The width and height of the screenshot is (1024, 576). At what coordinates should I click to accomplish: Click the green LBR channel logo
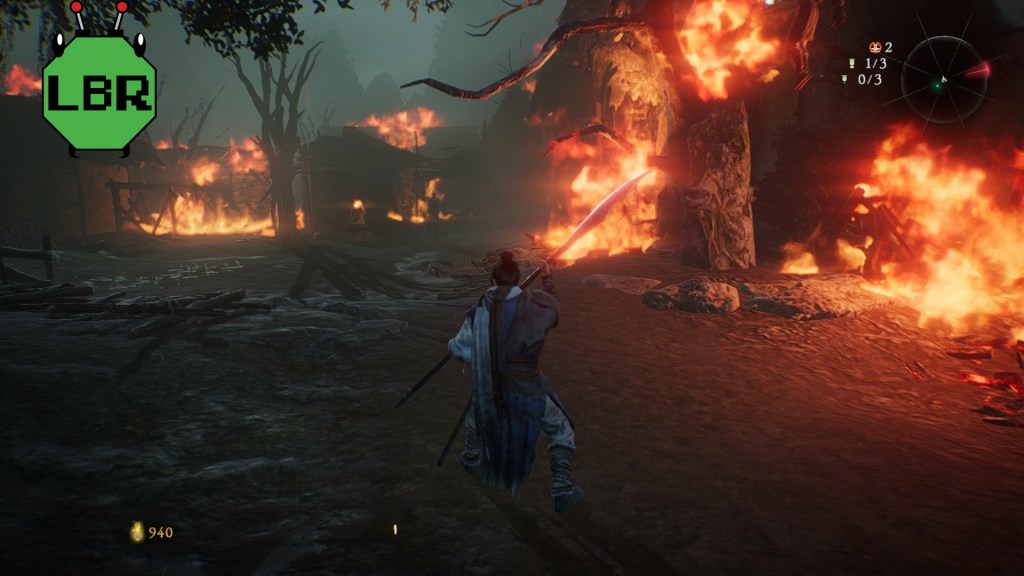click(99, 90)
